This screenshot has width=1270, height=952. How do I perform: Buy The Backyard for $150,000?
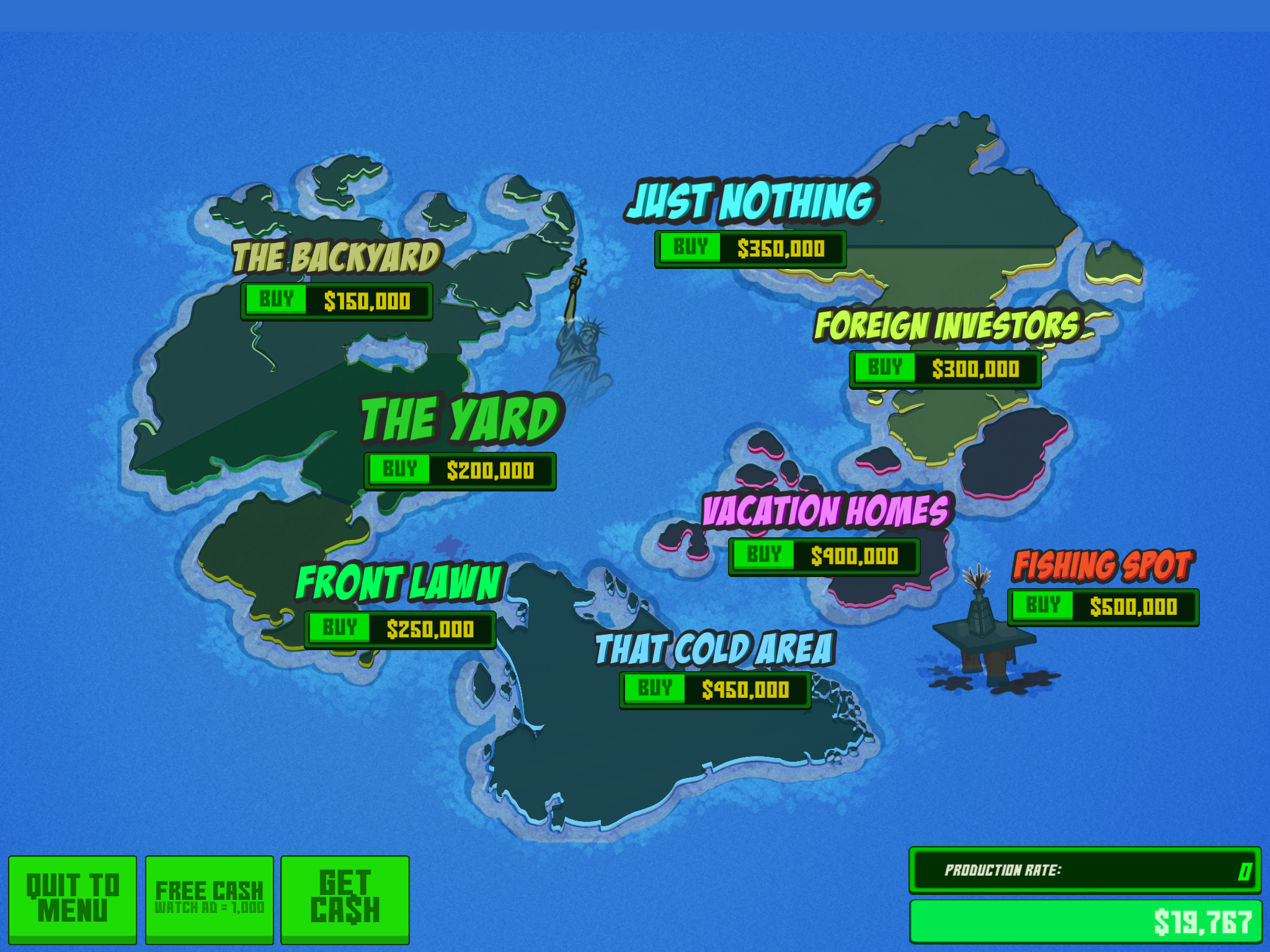(276, 300)
